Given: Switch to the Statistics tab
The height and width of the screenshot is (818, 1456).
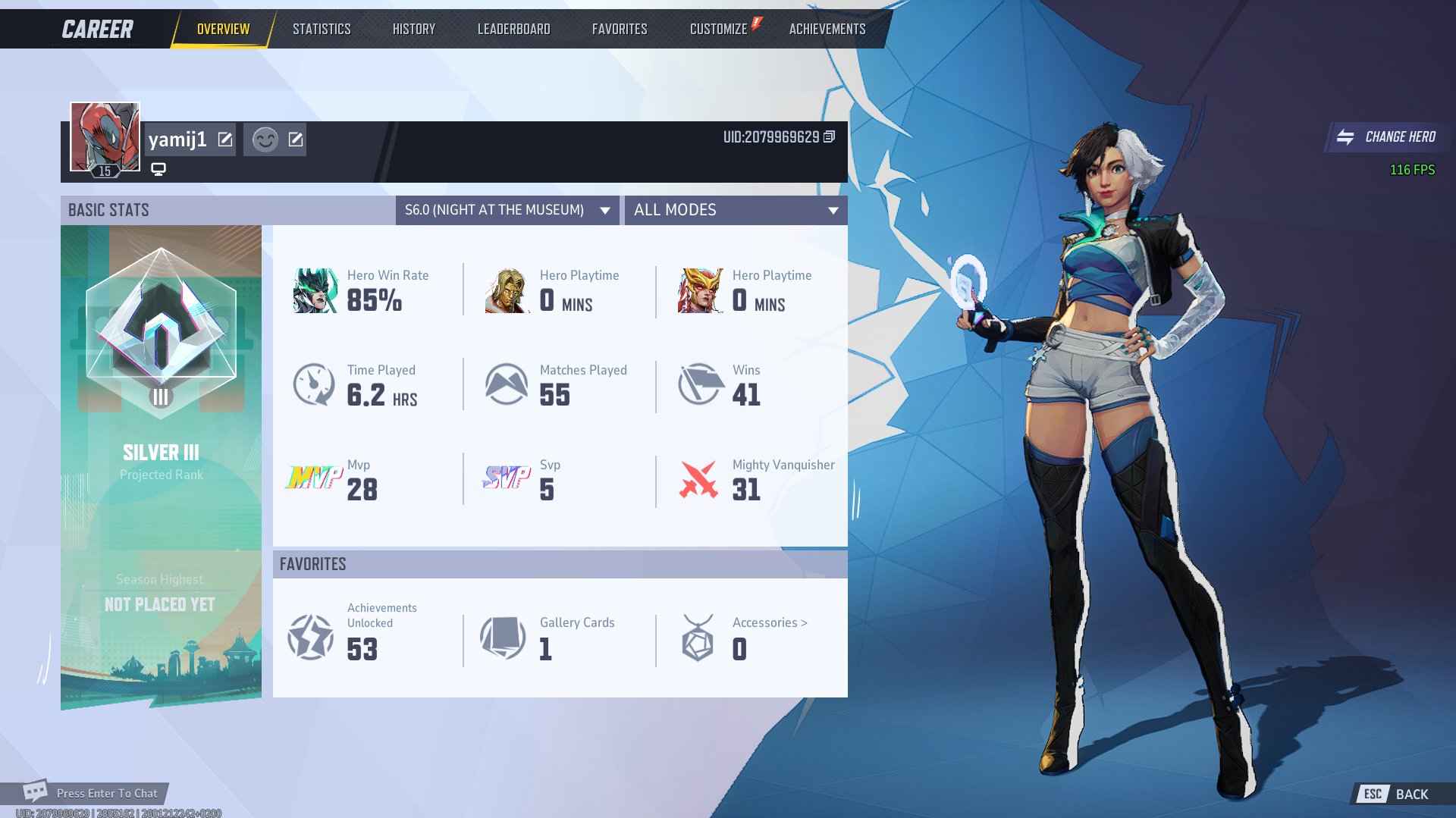Looking at the screenshot, I should 321,29.
